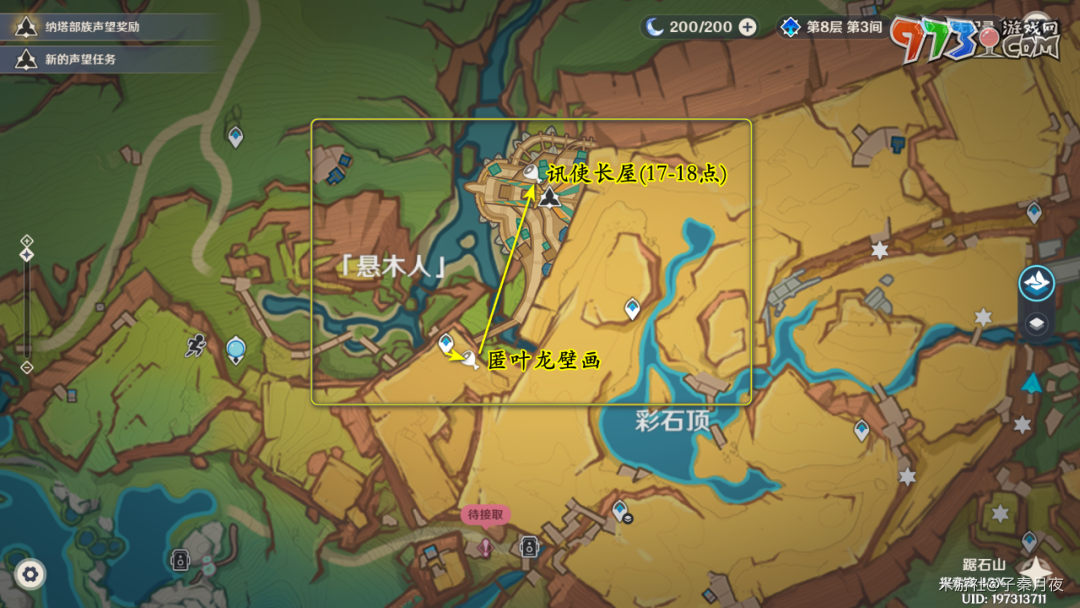Open the four-point star pin menu
This screenshot has width=1080, height=608.
tap(1037, 570)
